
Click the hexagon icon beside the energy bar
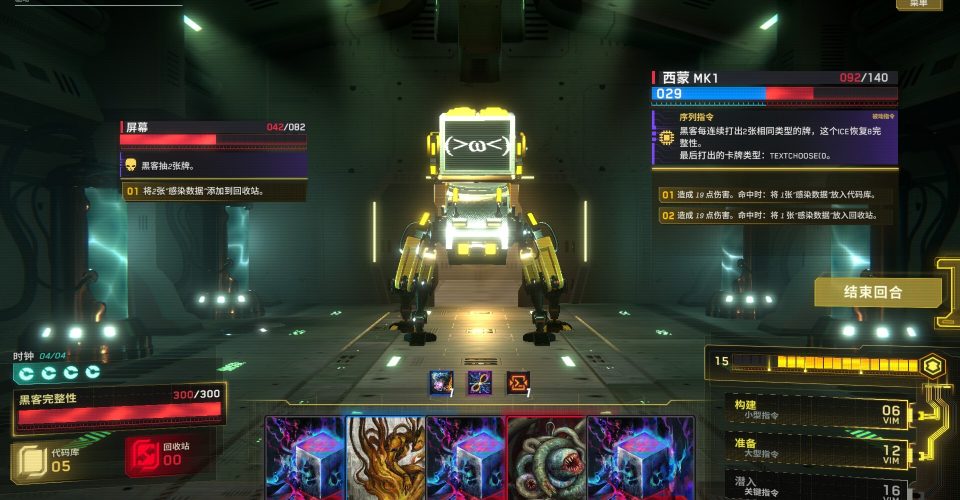[931, 365]
